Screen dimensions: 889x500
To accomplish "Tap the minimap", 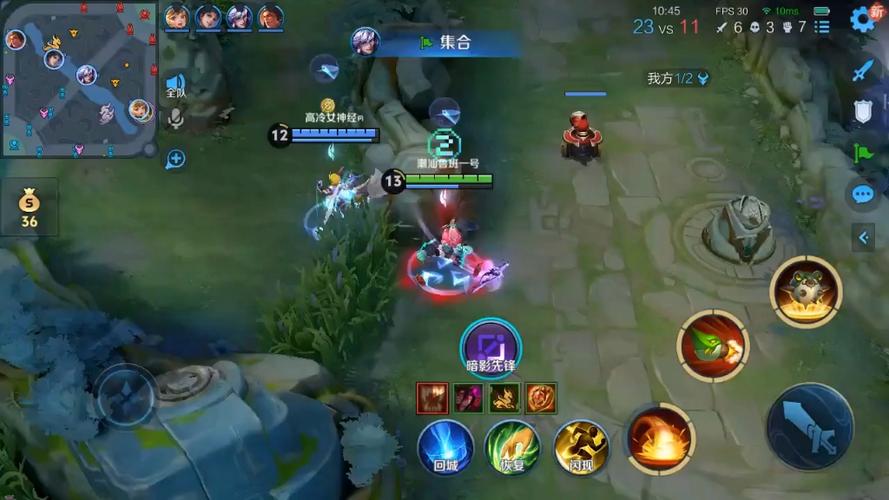I will click(79, 79).
